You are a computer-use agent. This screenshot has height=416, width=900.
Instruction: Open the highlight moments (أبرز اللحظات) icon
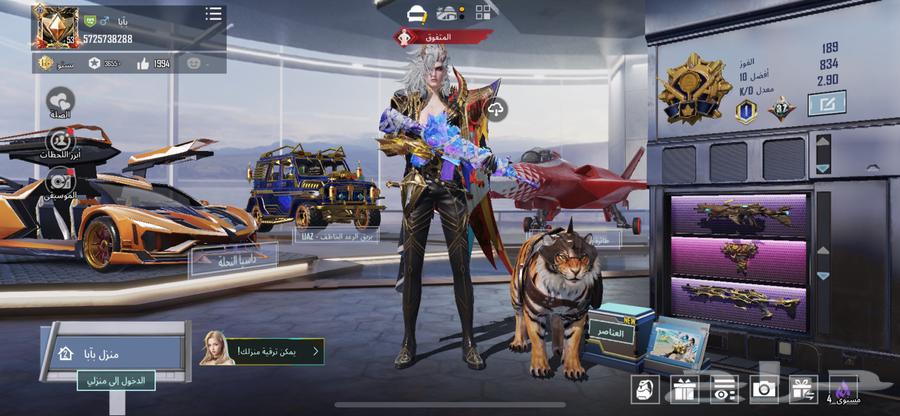coord(62,142)
